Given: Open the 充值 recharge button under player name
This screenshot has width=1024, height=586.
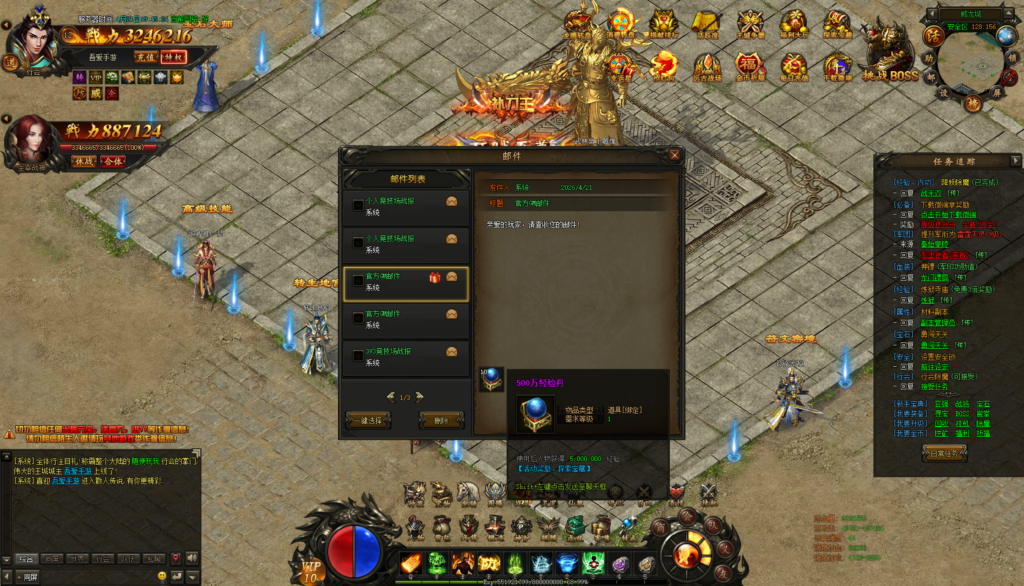Looking at the screenshot, I should [146, 57].
